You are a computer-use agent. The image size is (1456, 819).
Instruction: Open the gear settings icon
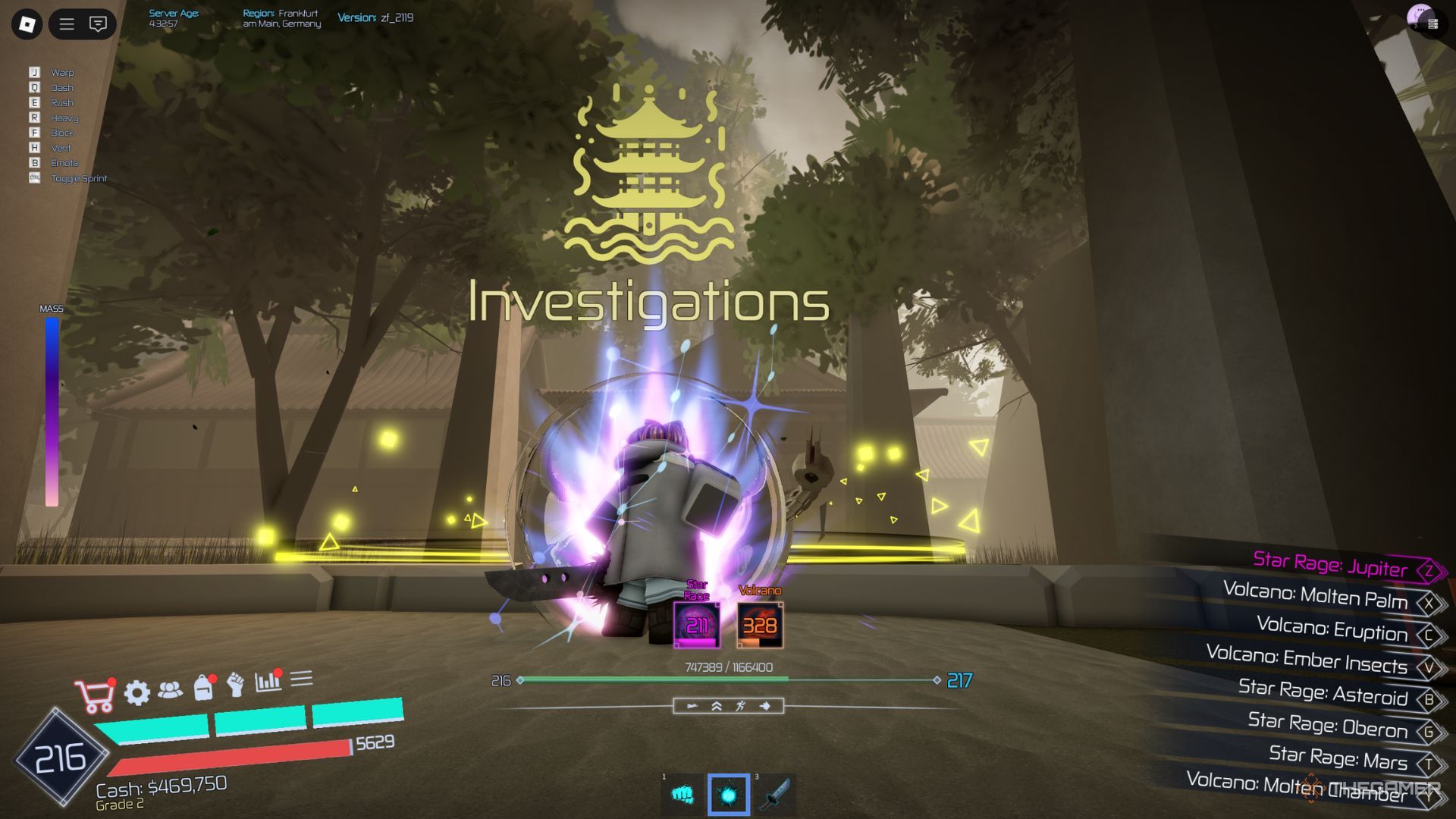[136, 692]
